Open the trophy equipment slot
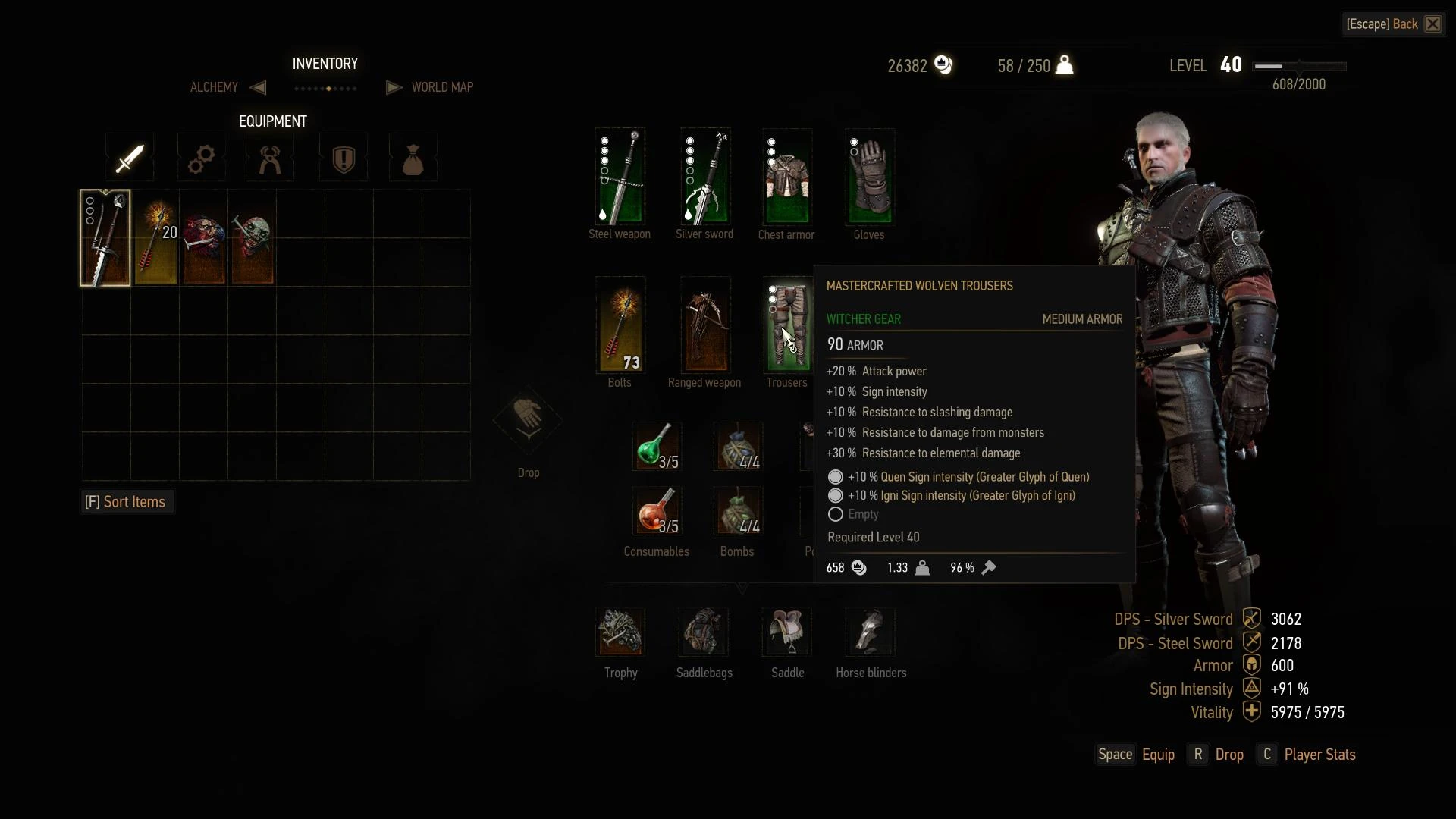 620,632
